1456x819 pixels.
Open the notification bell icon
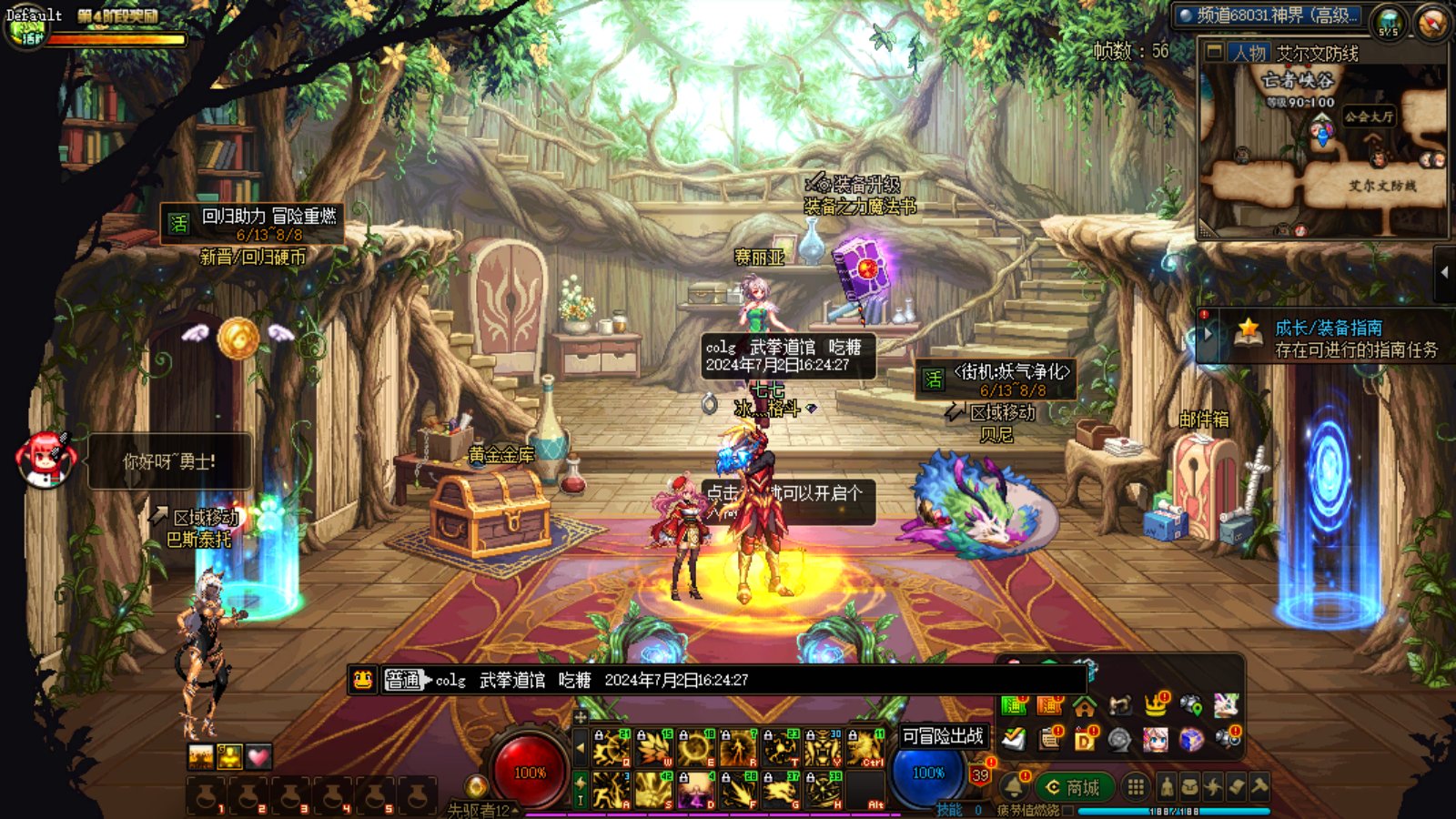click(1014, 786)
